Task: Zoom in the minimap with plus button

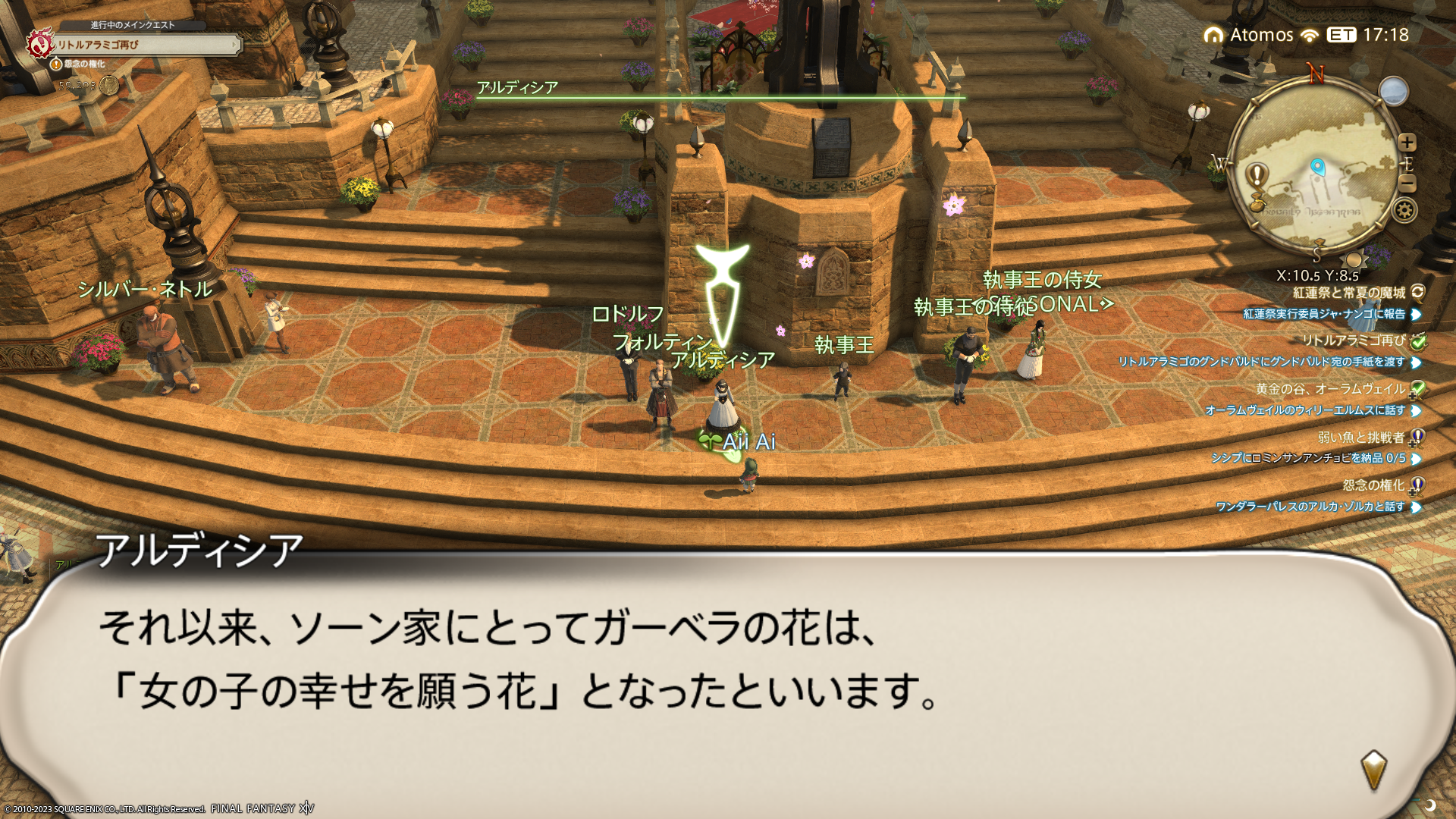Action: pyautogui.click(x=1407, y=143)
